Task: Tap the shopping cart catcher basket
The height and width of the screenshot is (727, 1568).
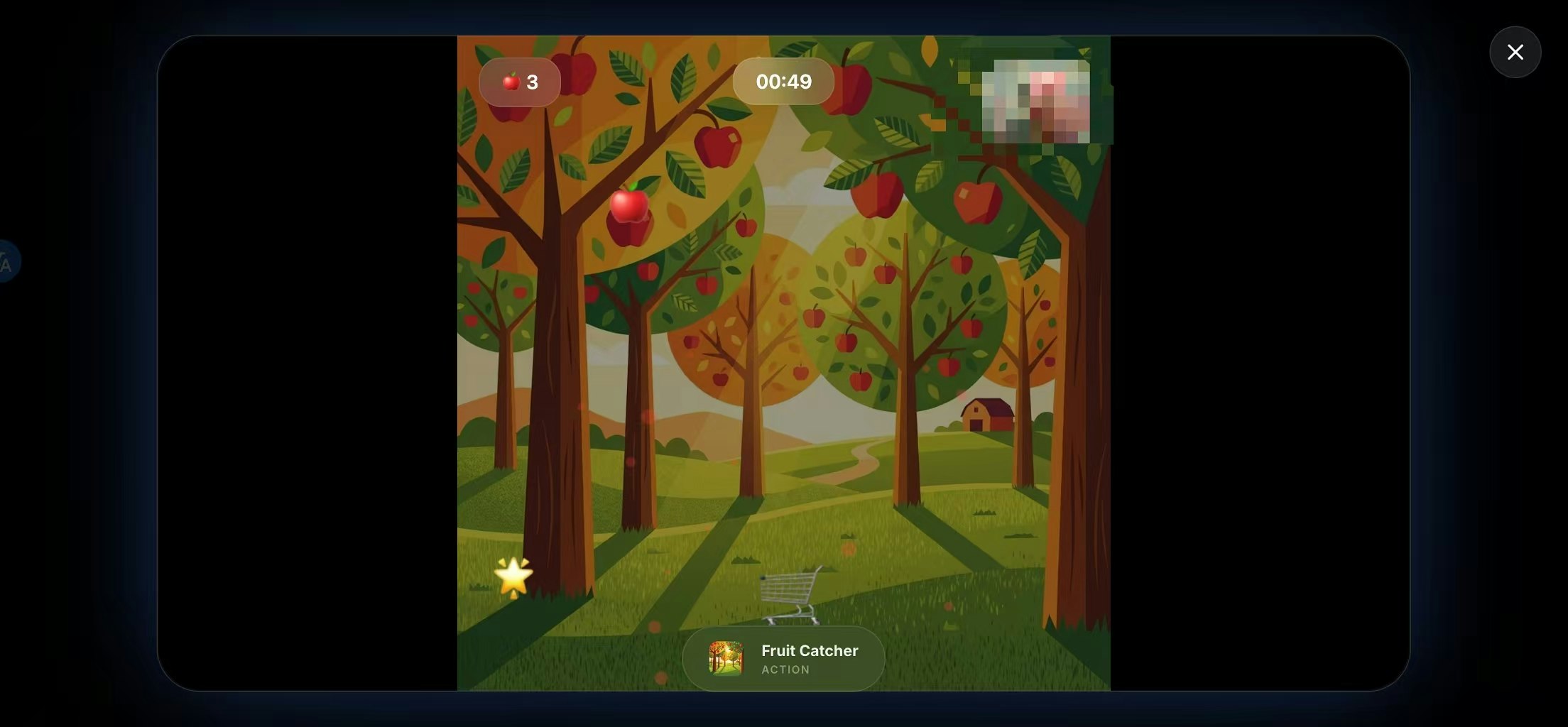Action: (790, 593)
